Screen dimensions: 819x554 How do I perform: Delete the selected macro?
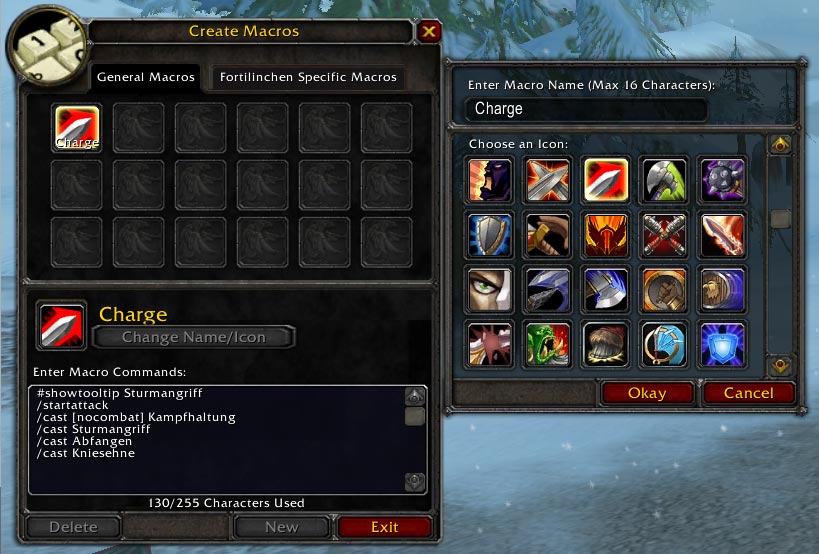[73, 527]
